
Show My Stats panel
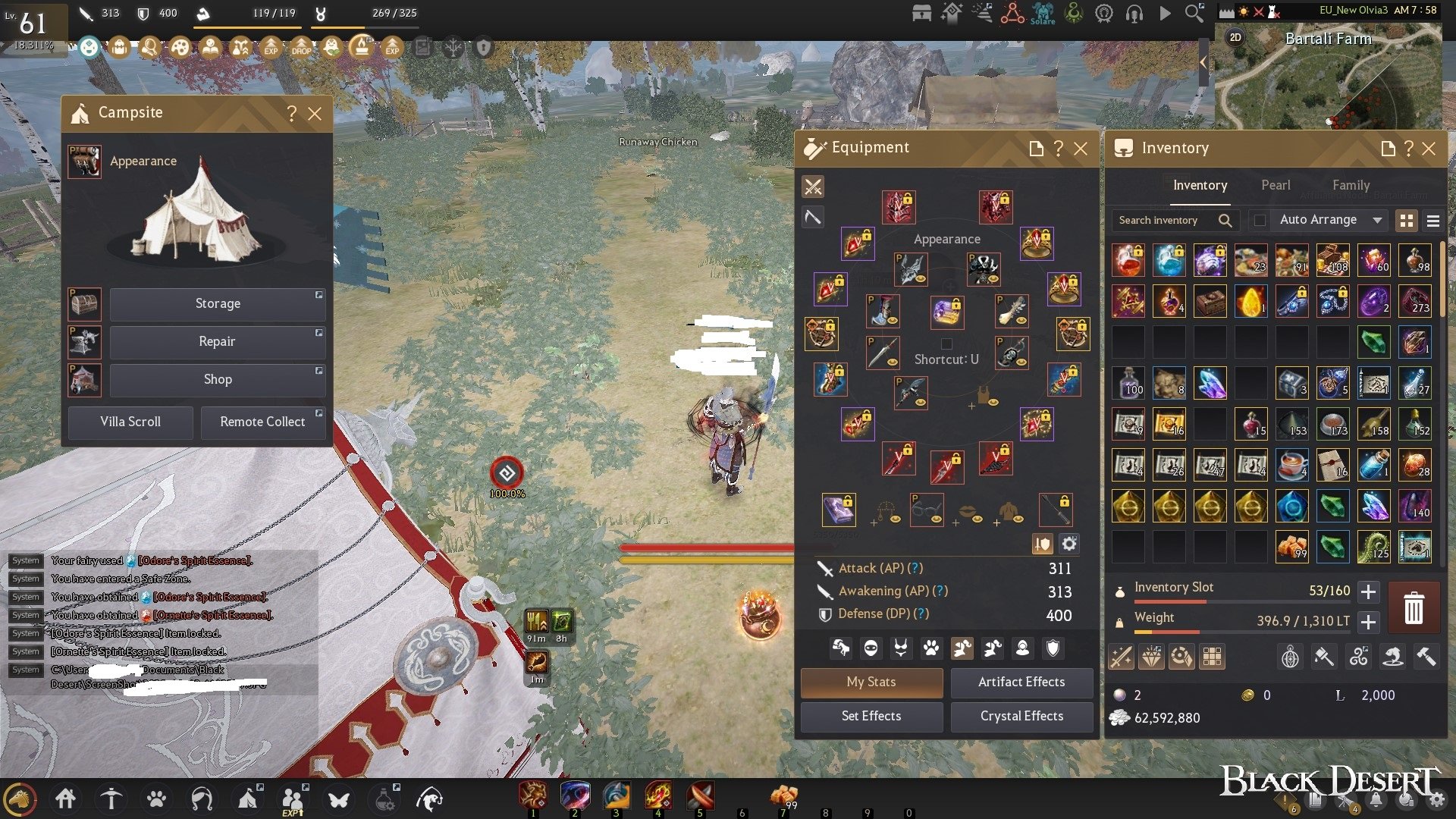coord(871,682)
